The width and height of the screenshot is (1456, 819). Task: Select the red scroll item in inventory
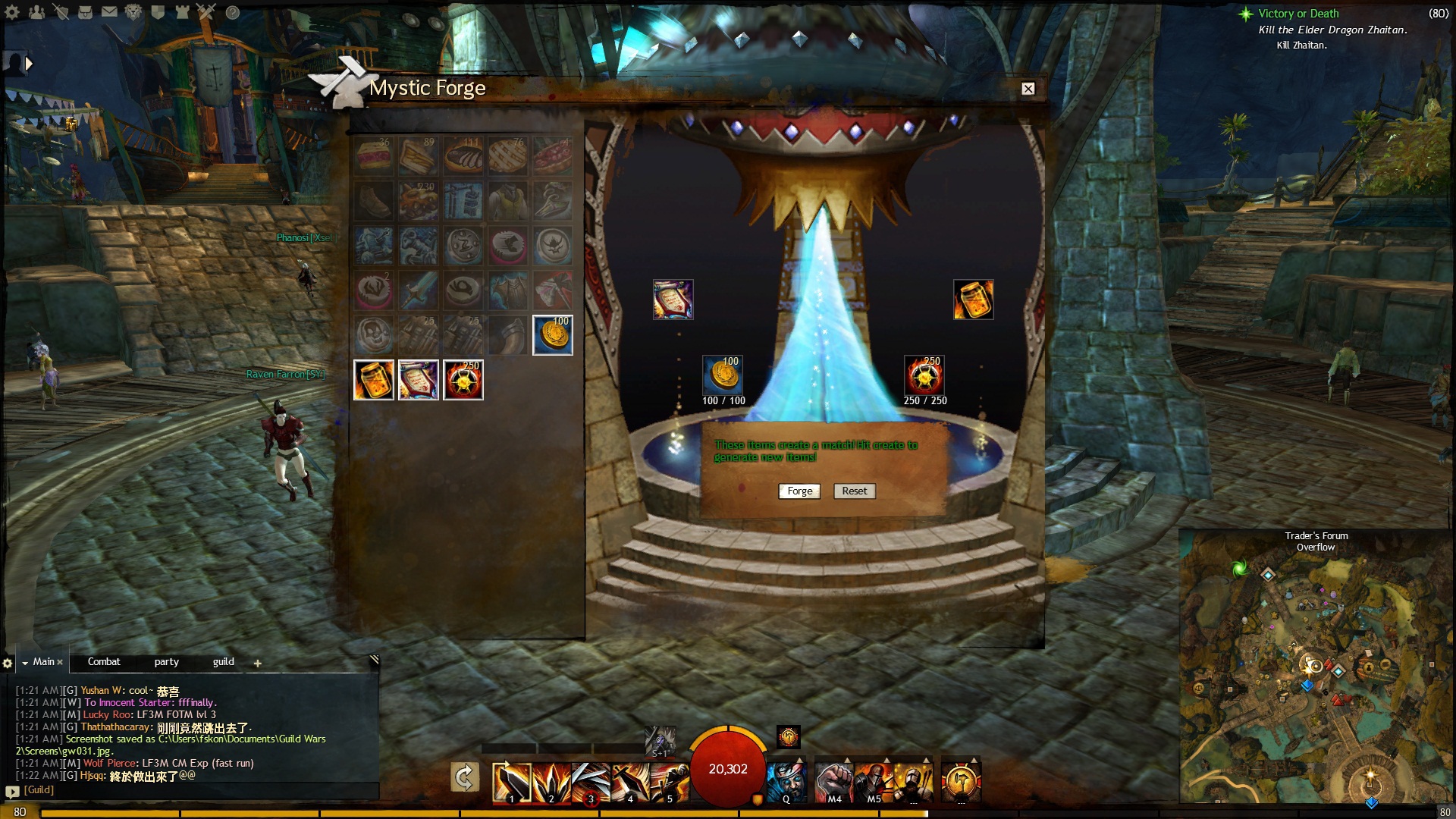click(419, 380)
